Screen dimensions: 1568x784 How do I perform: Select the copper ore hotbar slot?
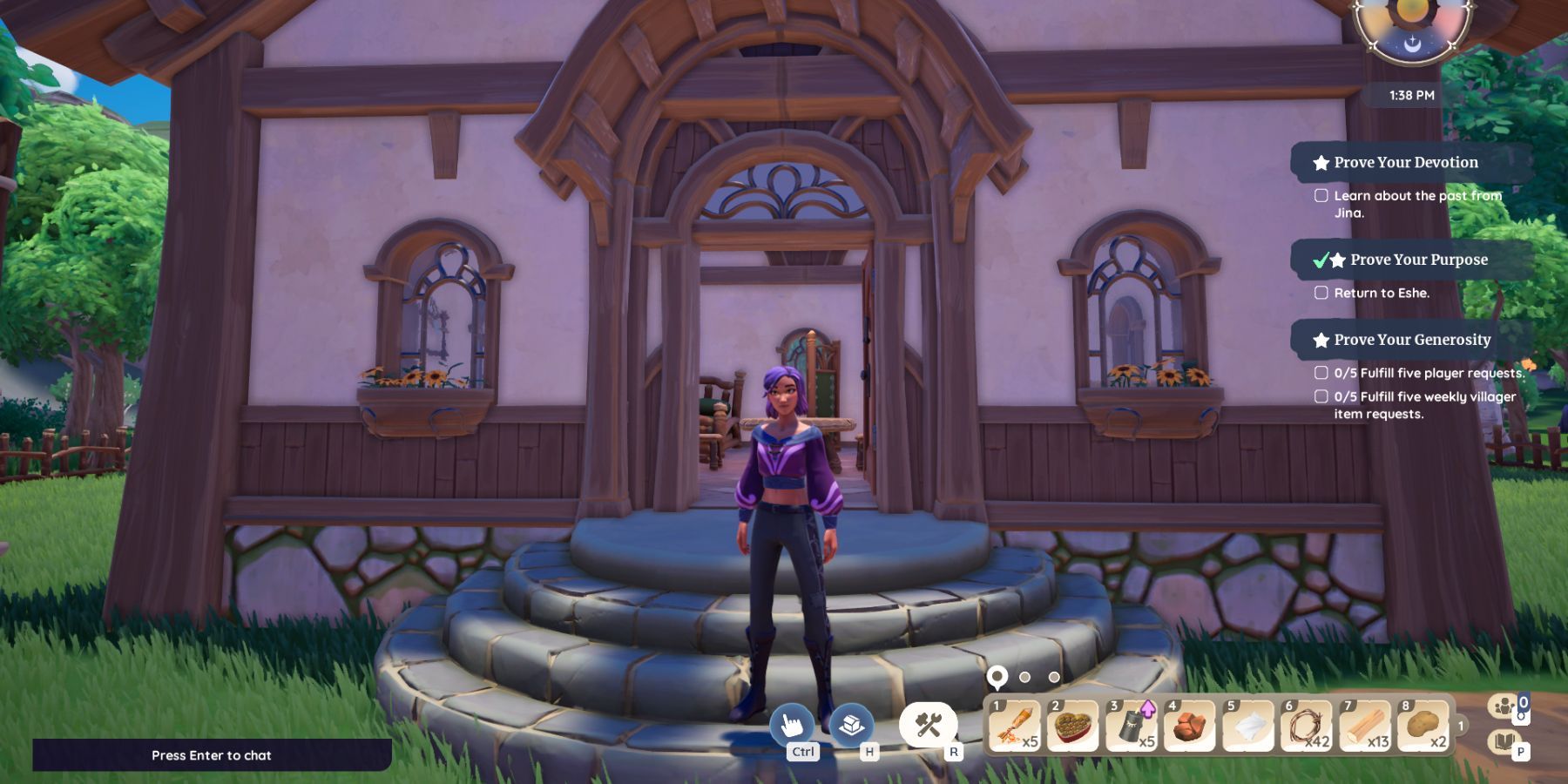coord(1190,725)
